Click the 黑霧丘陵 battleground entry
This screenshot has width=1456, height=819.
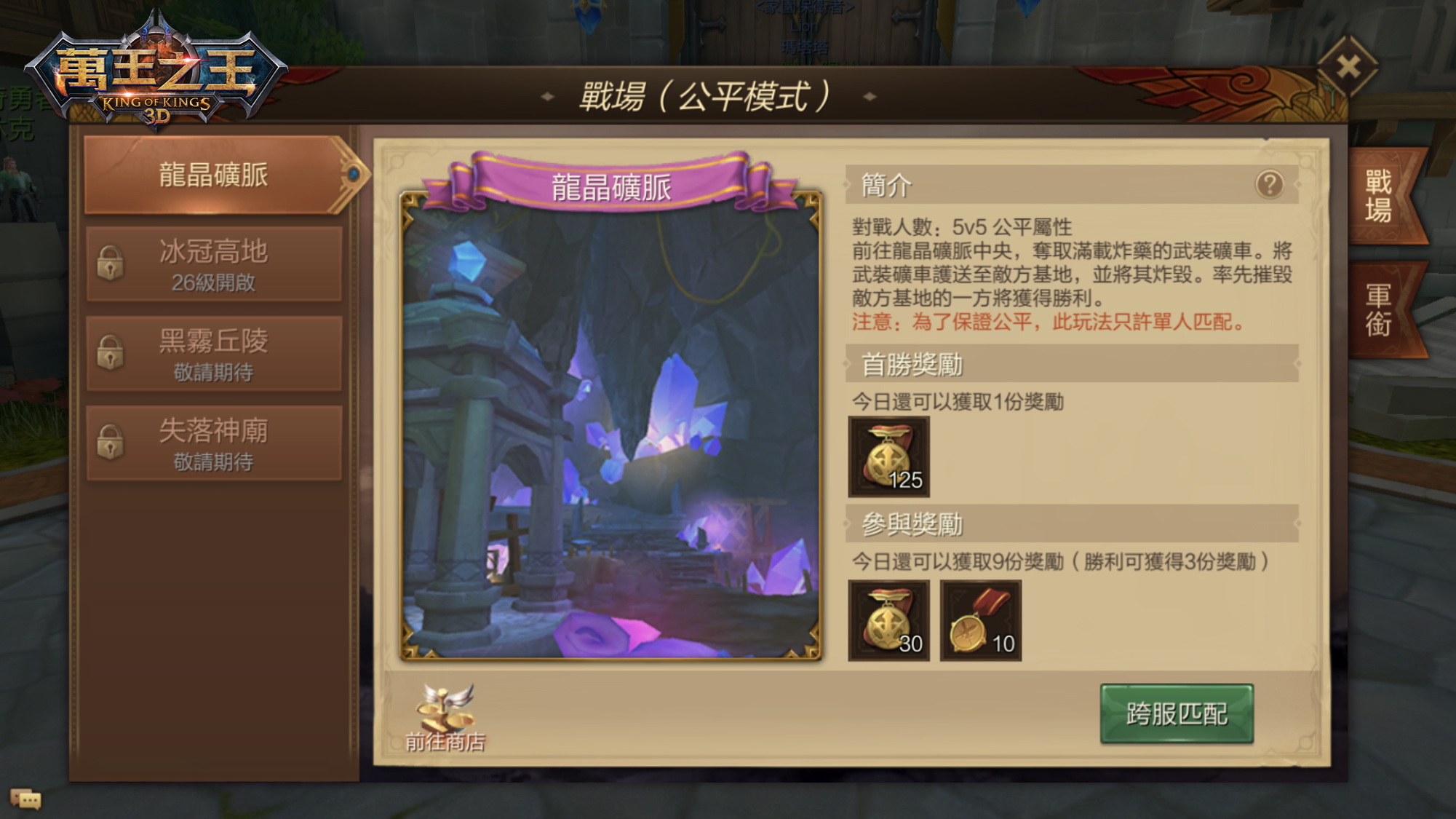point(213,354)
